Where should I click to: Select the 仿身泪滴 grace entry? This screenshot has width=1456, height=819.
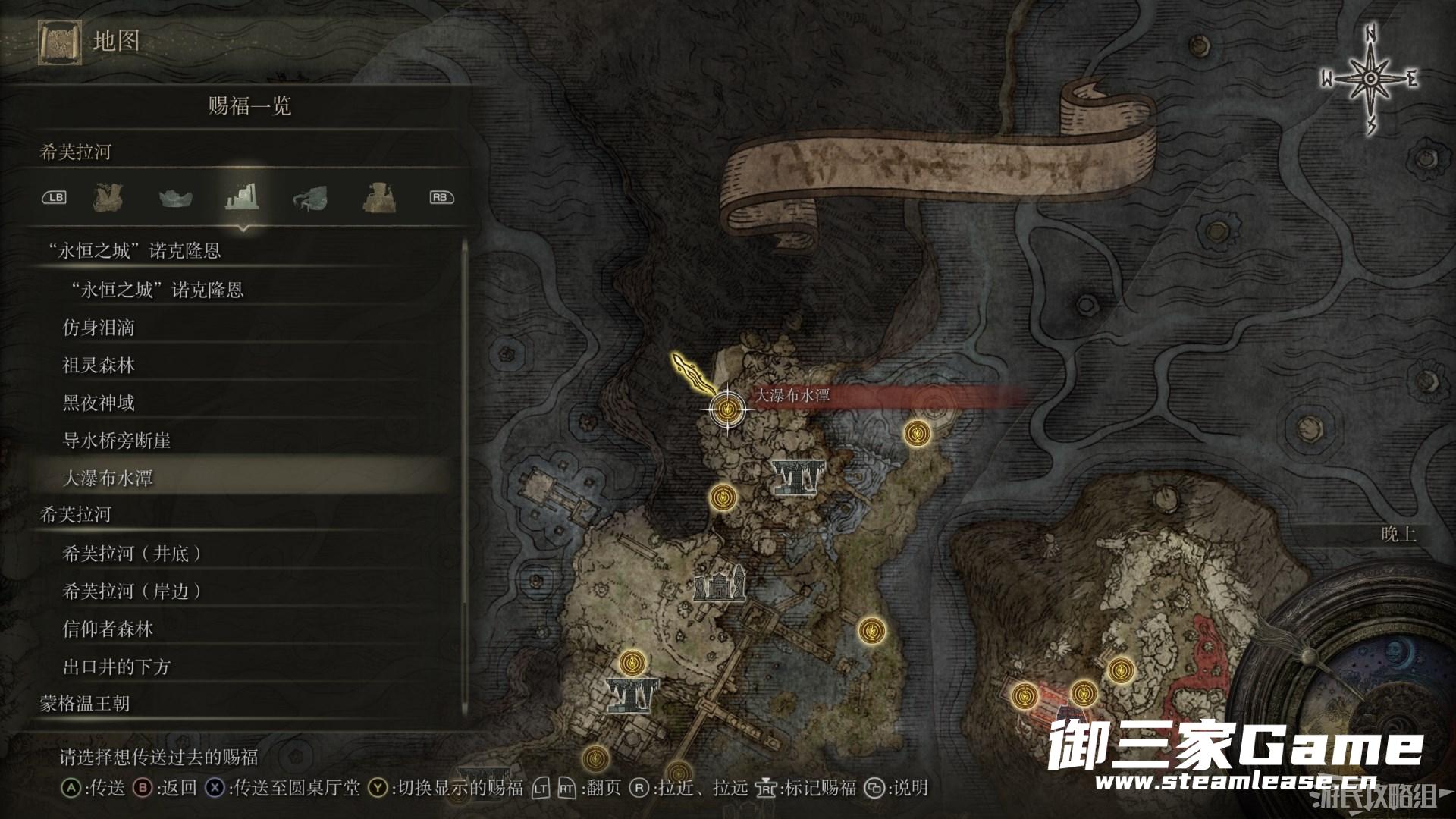coord(99,328)
